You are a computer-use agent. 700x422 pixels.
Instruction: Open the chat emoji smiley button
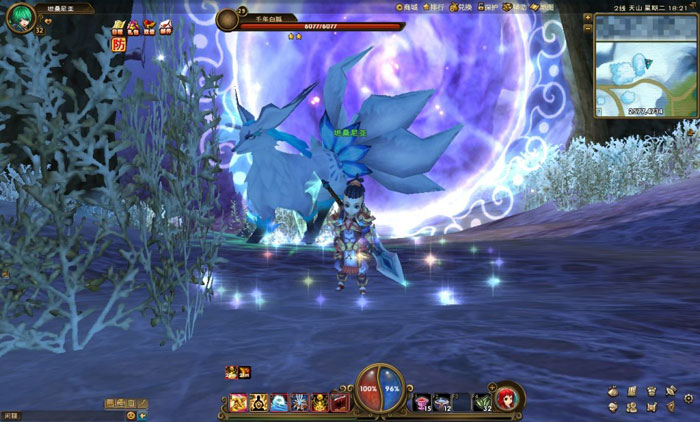[131, 414]
